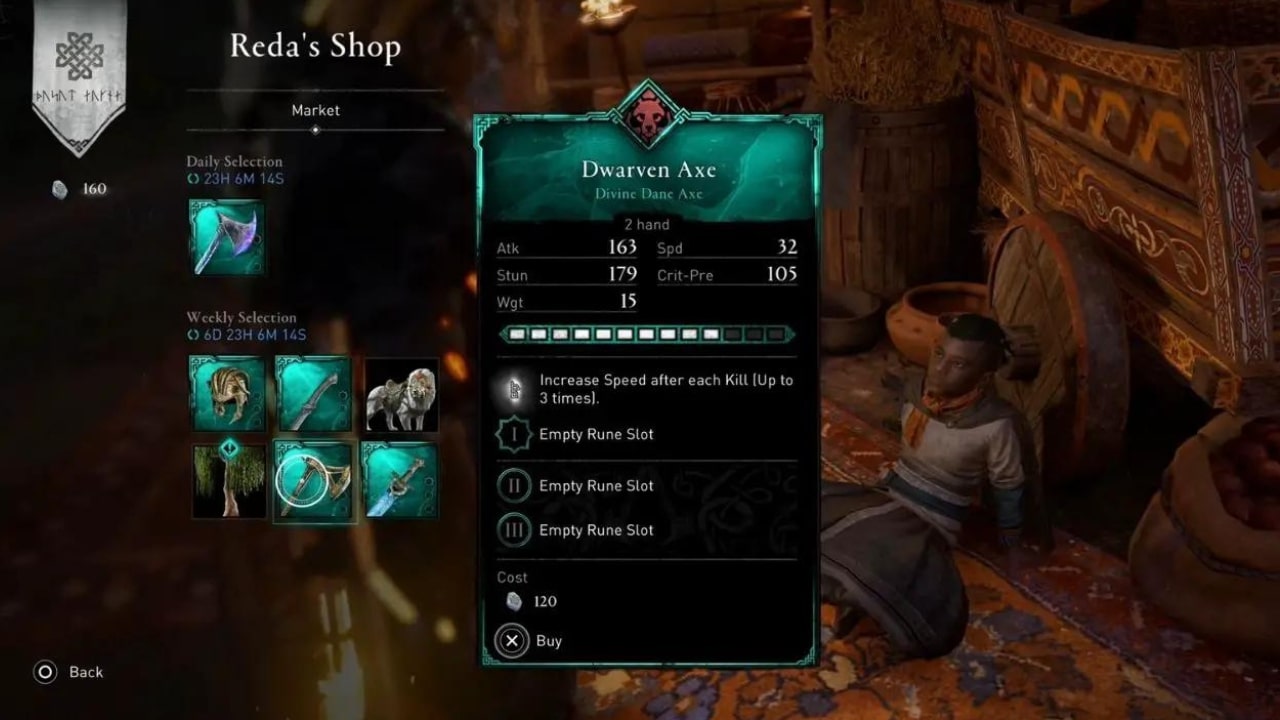1280x720 pixels.
Task: Select the blue sword weekly item
Action: coord(400,481)
